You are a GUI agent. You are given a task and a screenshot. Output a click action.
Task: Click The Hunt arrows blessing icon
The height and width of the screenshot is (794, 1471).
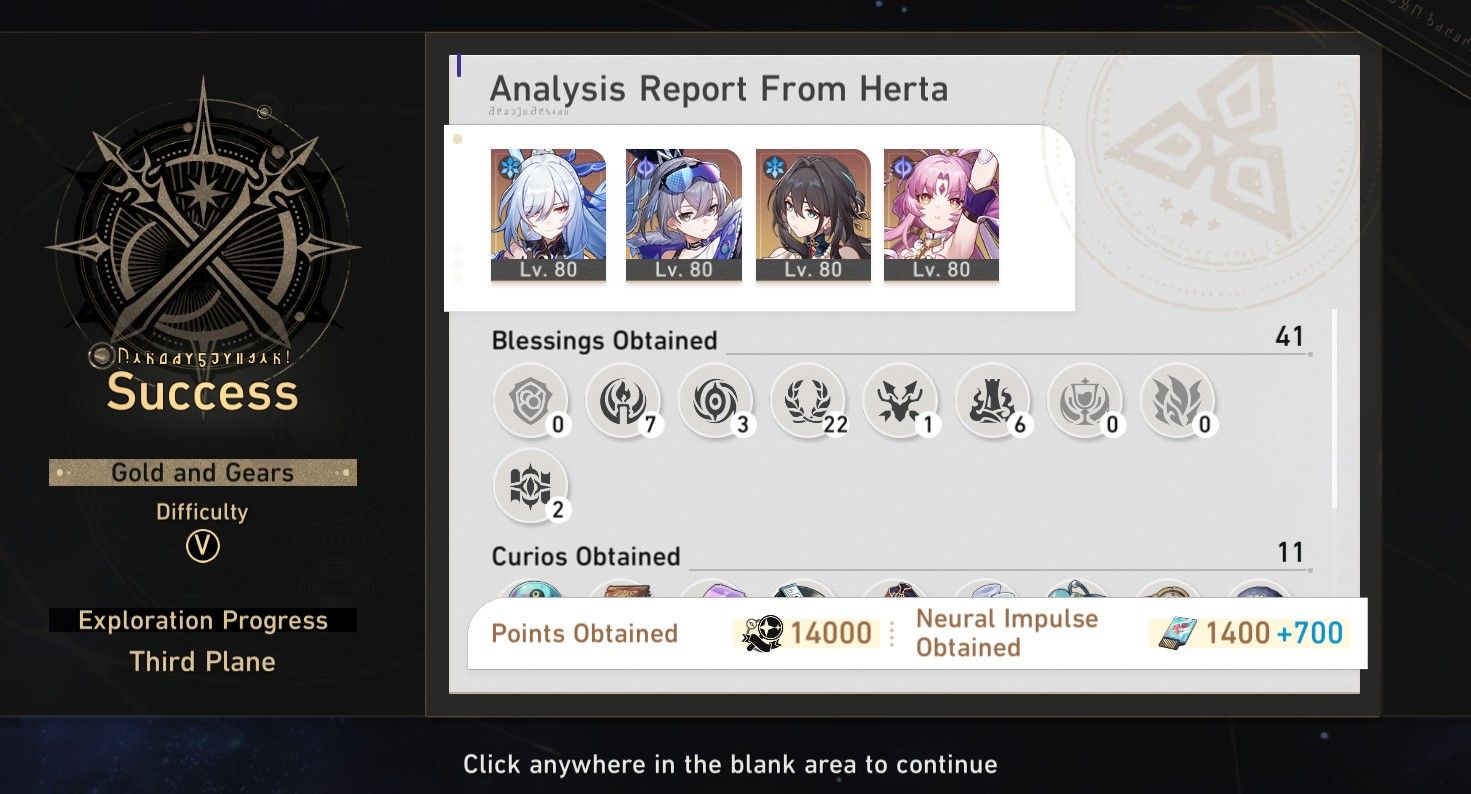tap(898, 400)
